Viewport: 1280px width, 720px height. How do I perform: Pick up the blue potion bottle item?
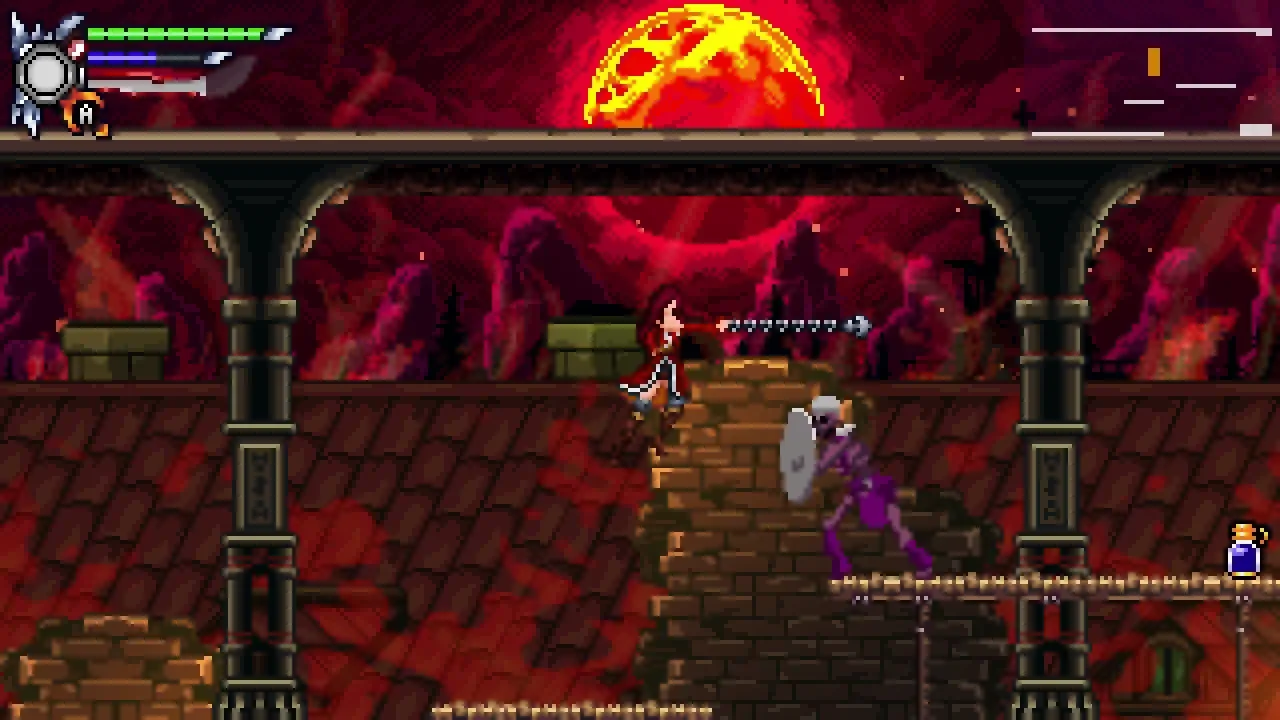tap(1241, 550)
